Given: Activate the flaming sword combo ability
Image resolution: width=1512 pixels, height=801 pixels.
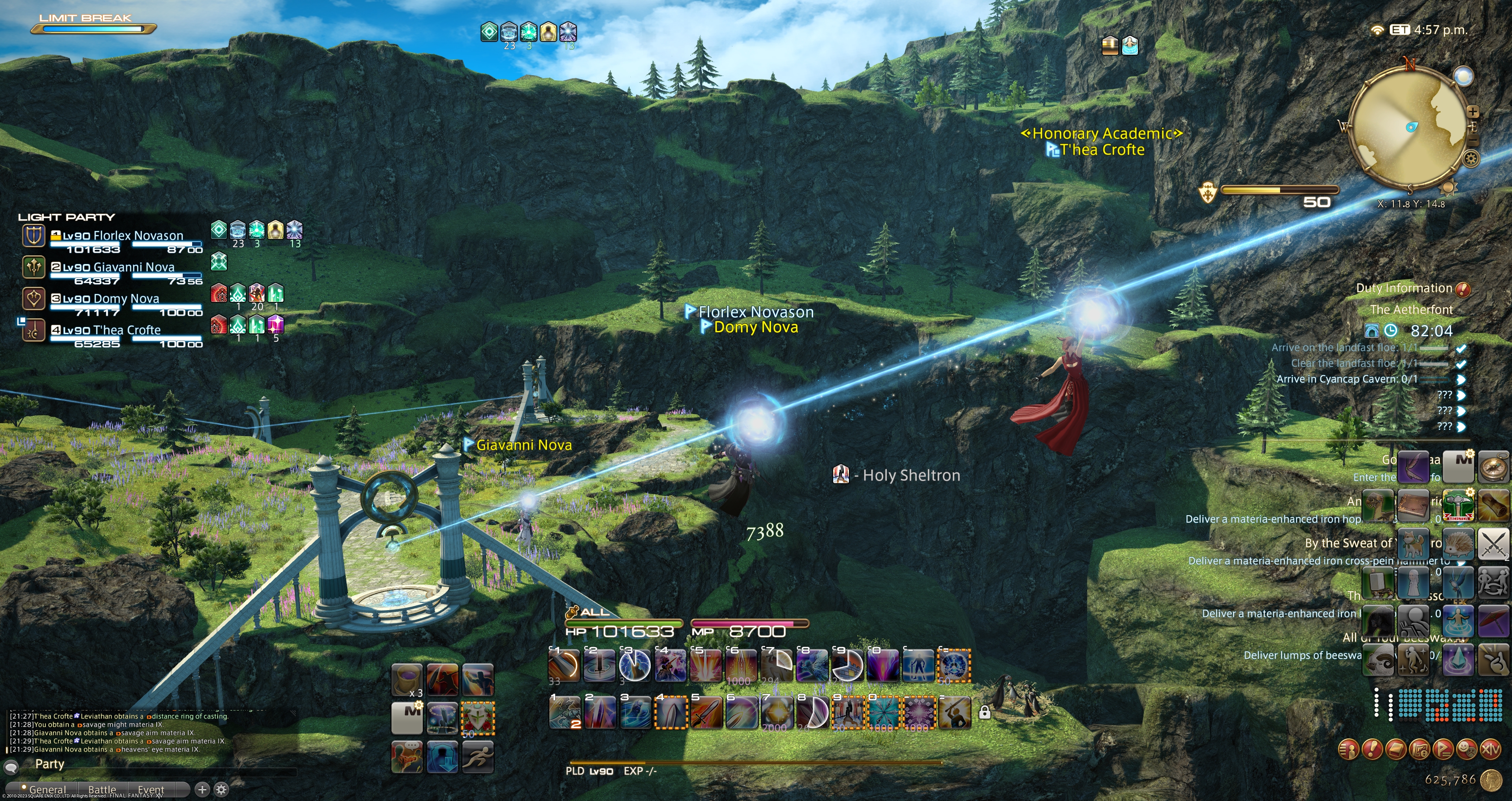Looking at the screenshot, I should tap(706, 712).
